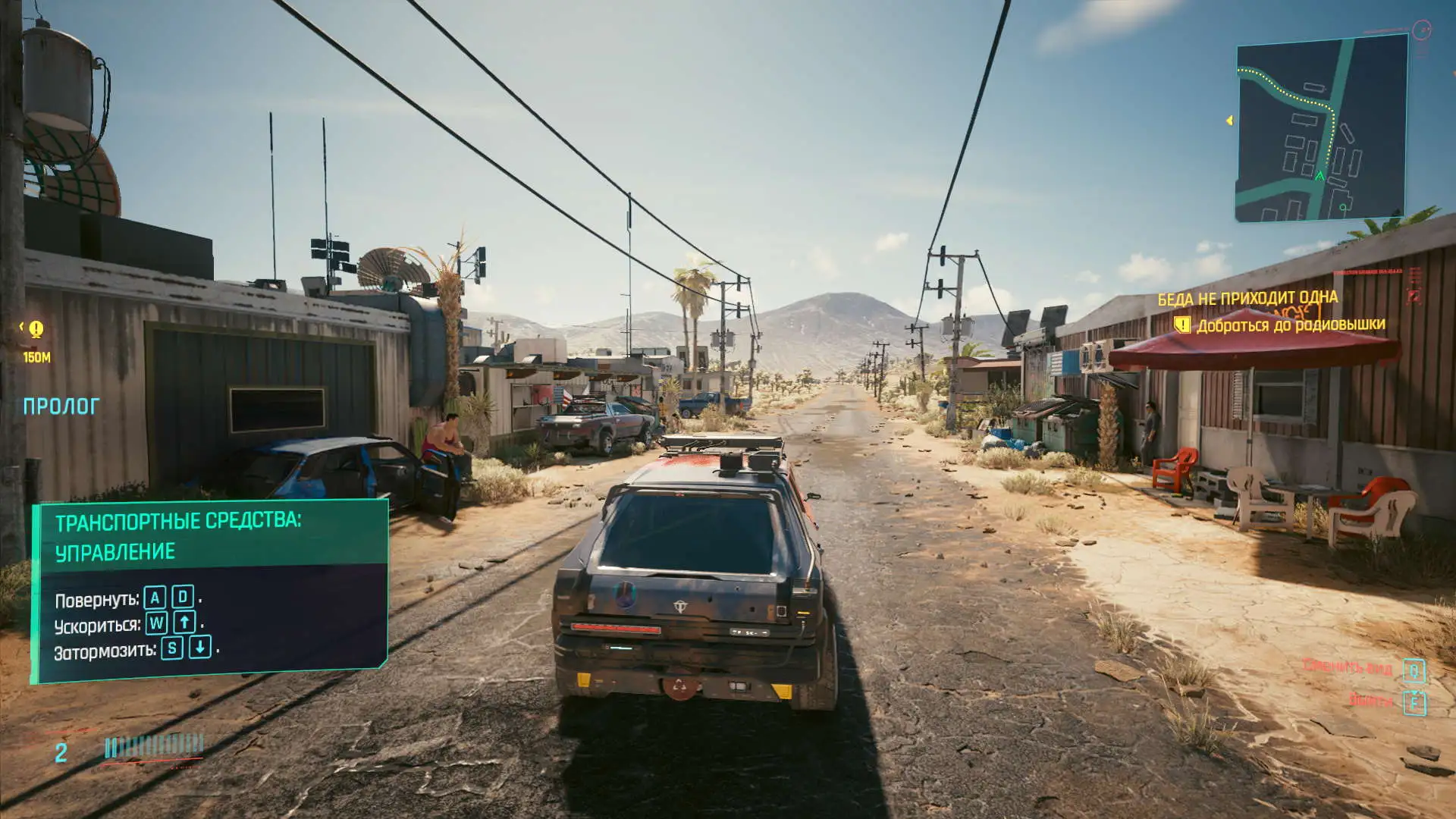Click the tutorial panel "Транспортные средства: Управление"
This screenshot has height=819, width=1456.
coord(210,589)
